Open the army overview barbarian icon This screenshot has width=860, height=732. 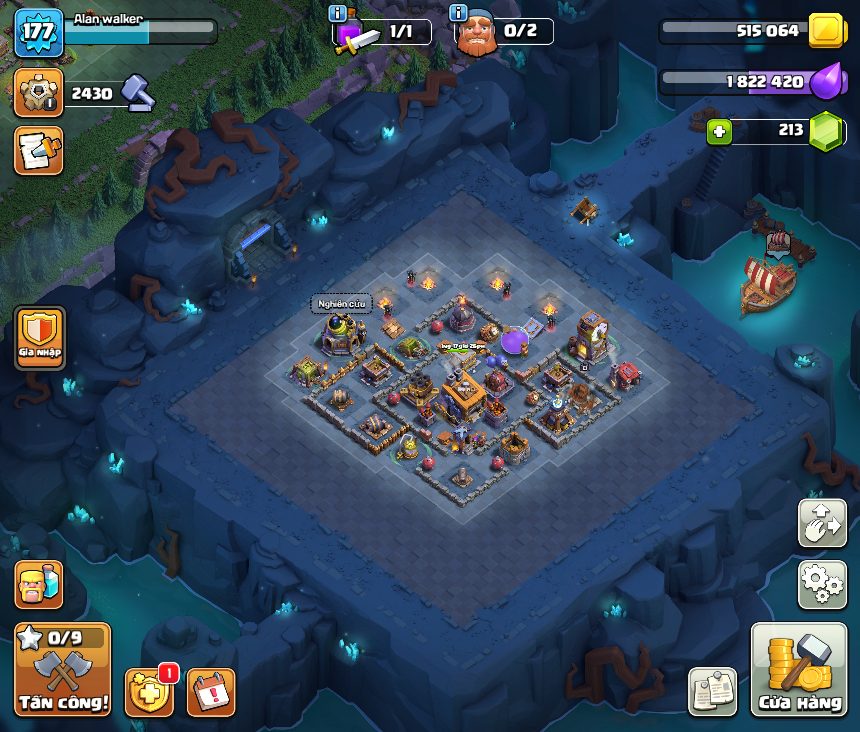(38, 584)
